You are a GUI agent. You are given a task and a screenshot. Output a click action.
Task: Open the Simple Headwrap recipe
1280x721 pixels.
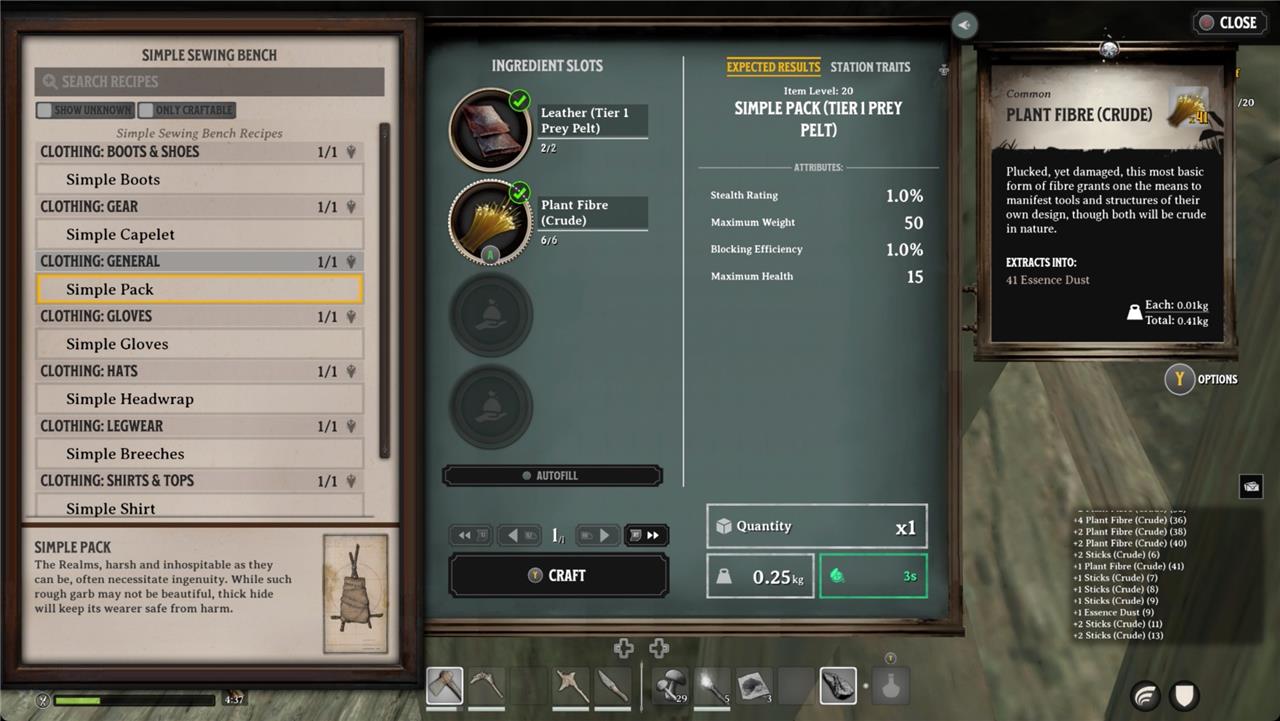coord(199,399)
